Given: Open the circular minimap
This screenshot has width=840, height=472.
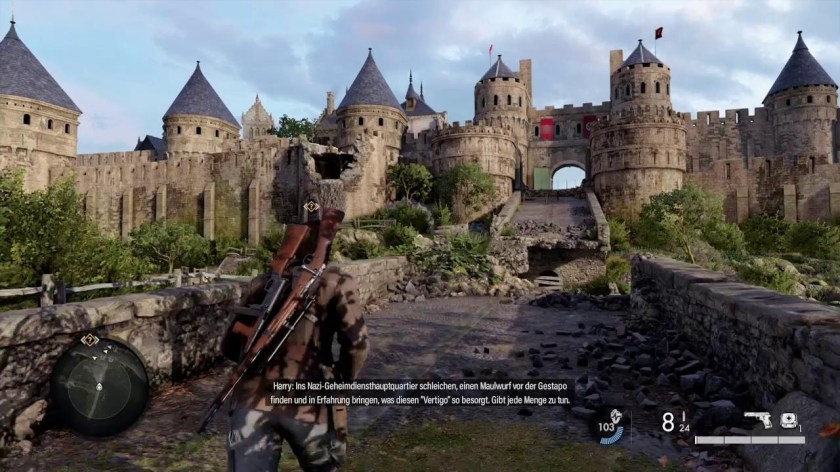Looking at the screenshot, I should (x=100, y=386).
